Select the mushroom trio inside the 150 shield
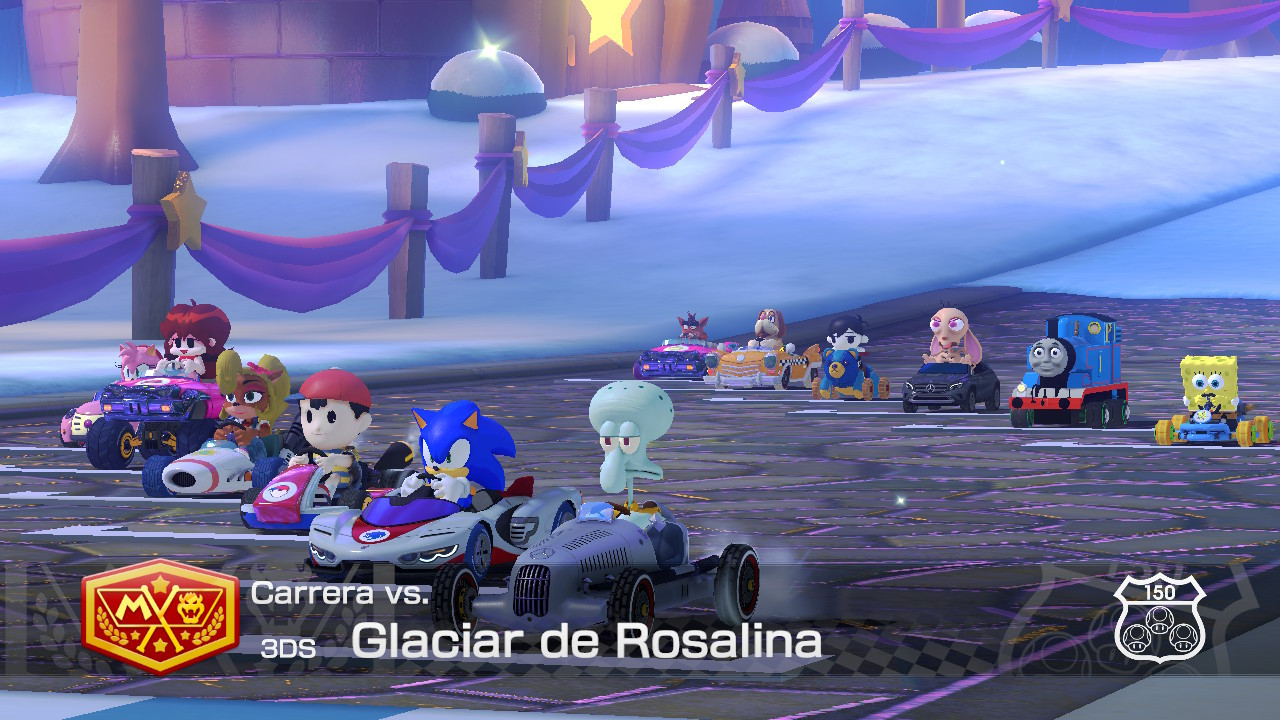This screenshot has height=720, width=1280. pyautogui.click(x=1162, y=630)
